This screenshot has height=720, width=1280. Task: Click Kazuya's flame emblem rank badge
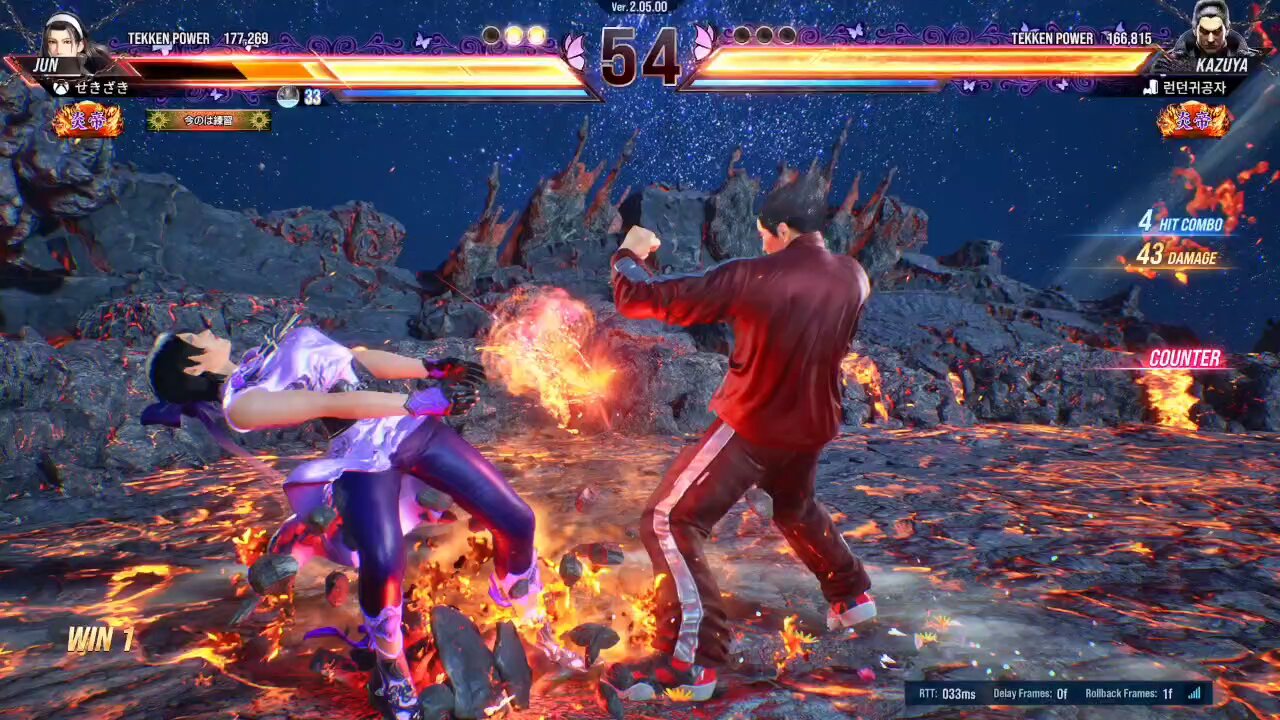point(1196,122)
